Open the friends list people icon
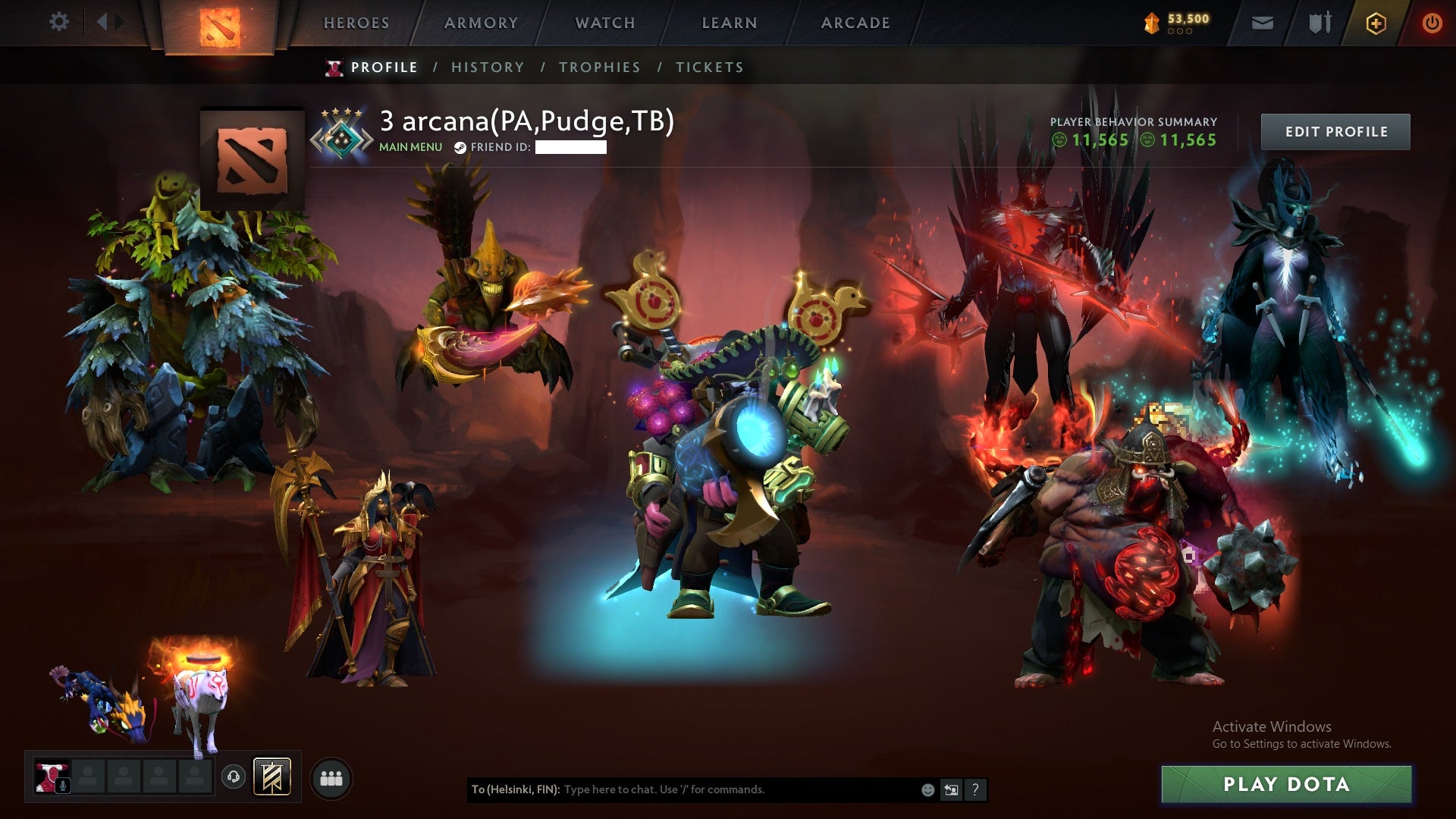This screenshot has width=1456, height=819. tap(334, 777)
